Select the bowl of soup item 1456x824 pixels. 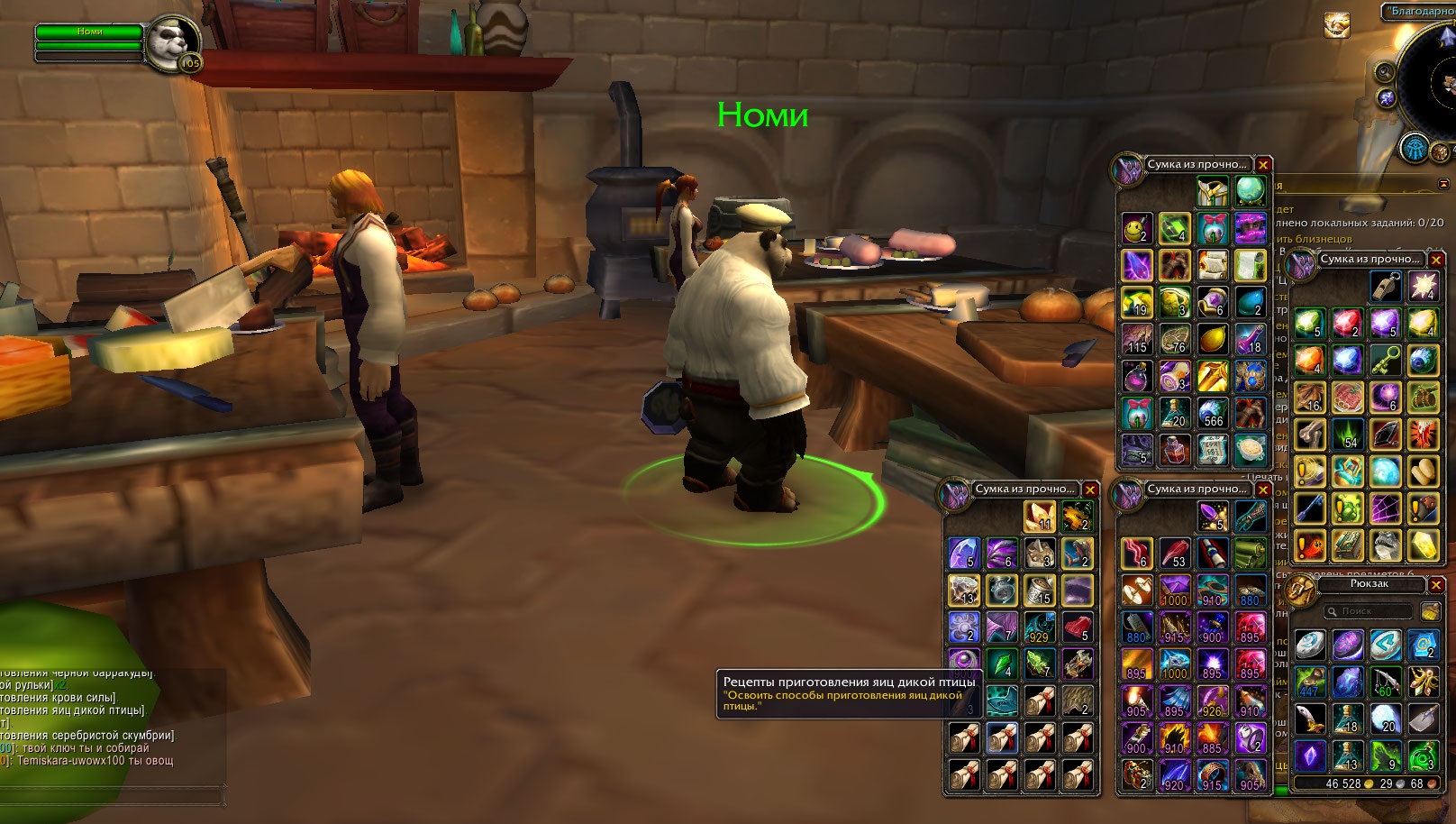tap(1251, 450)
